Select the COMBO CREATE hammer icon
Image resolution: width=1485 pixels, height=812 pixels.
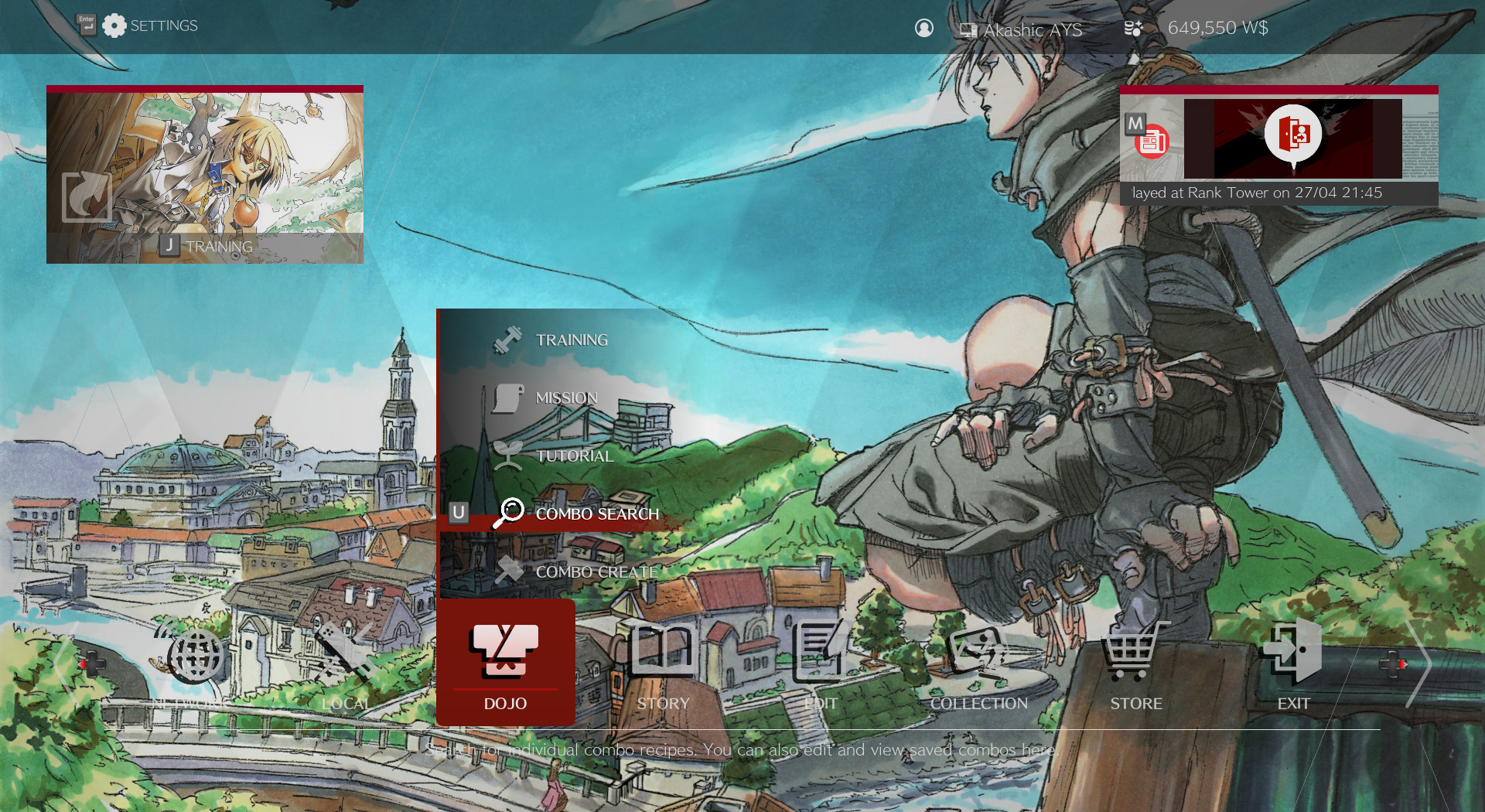(508, 571)
